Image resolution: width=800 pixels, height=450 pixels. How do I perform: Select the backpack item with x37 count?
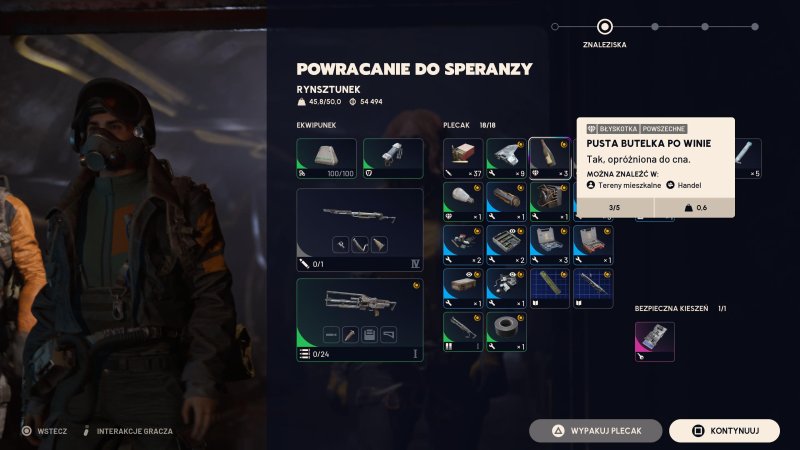click(463, 157)
